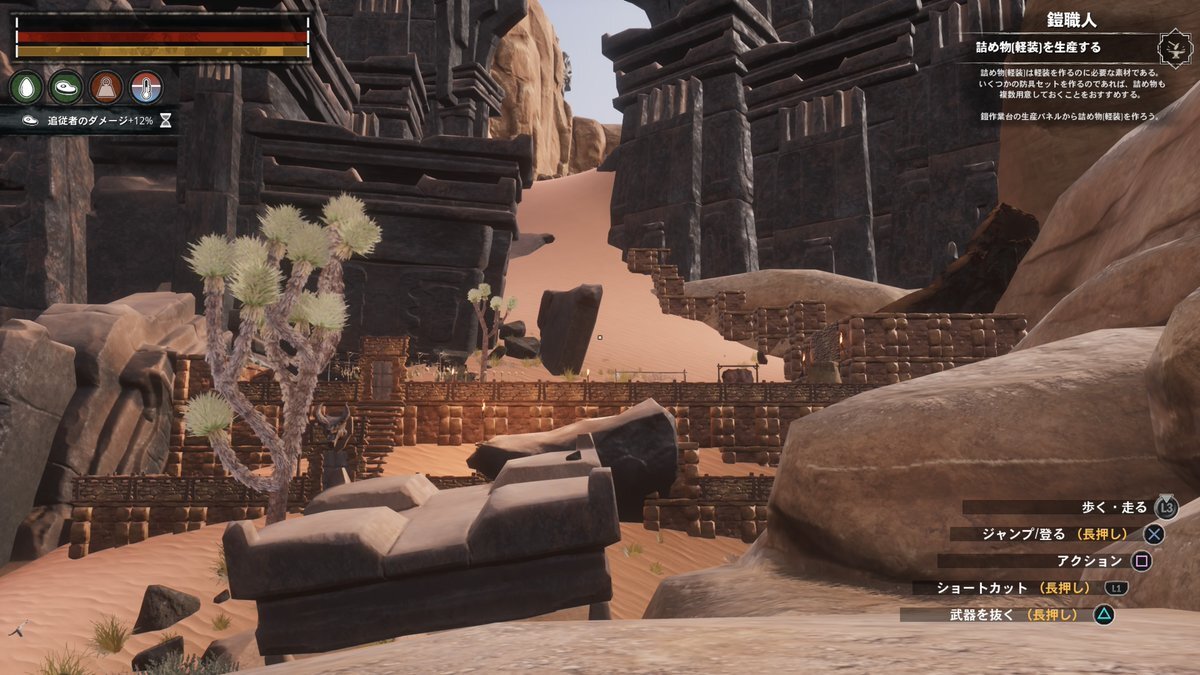The height and width of the screenshot is (675, 1200).
Task: Click the weight encumbrance status icon
Action: (x=106, y=87)
